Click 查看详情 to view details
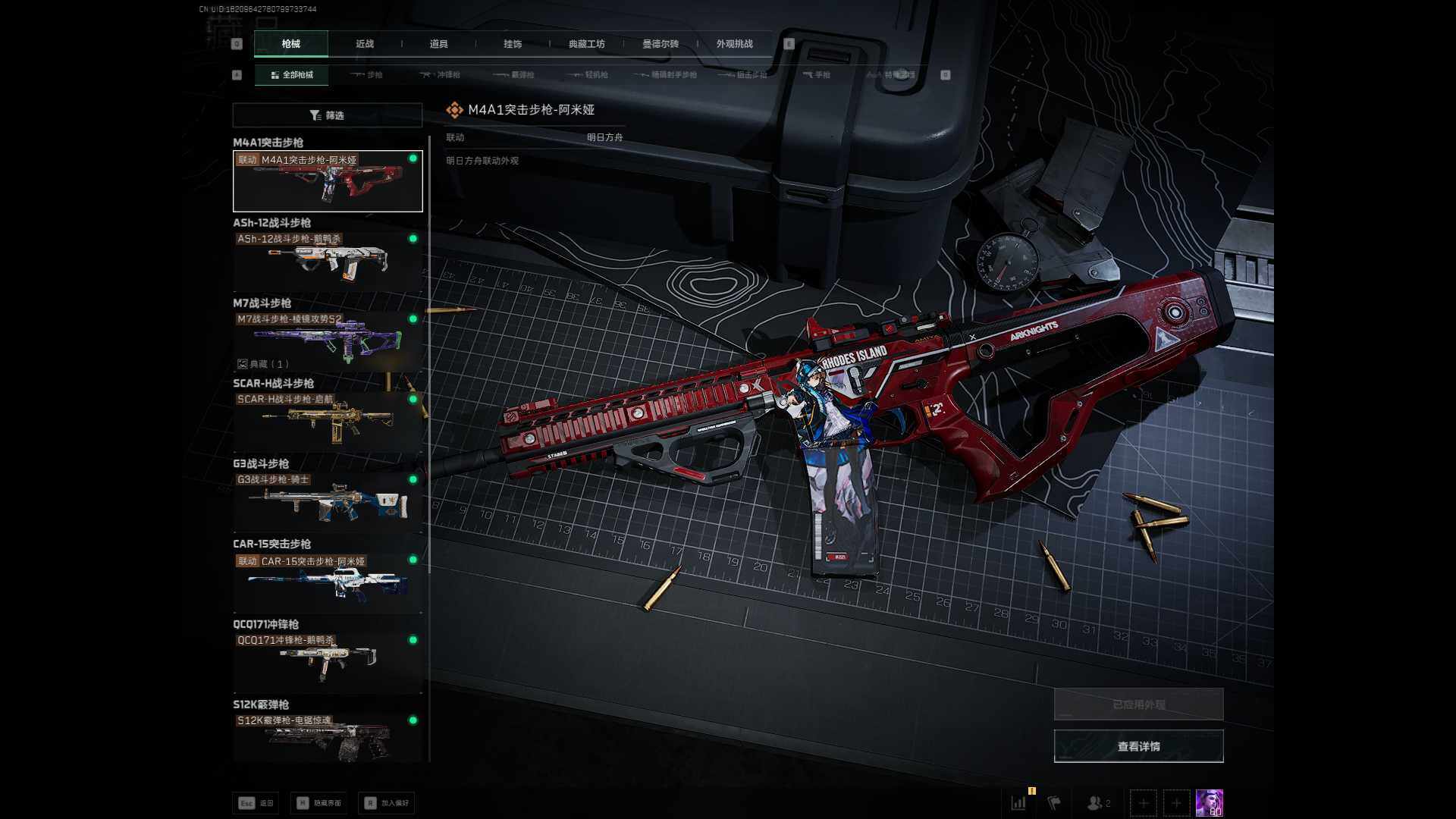The height and width of the screenshot is (819, 1456). tap(1138, 747)
